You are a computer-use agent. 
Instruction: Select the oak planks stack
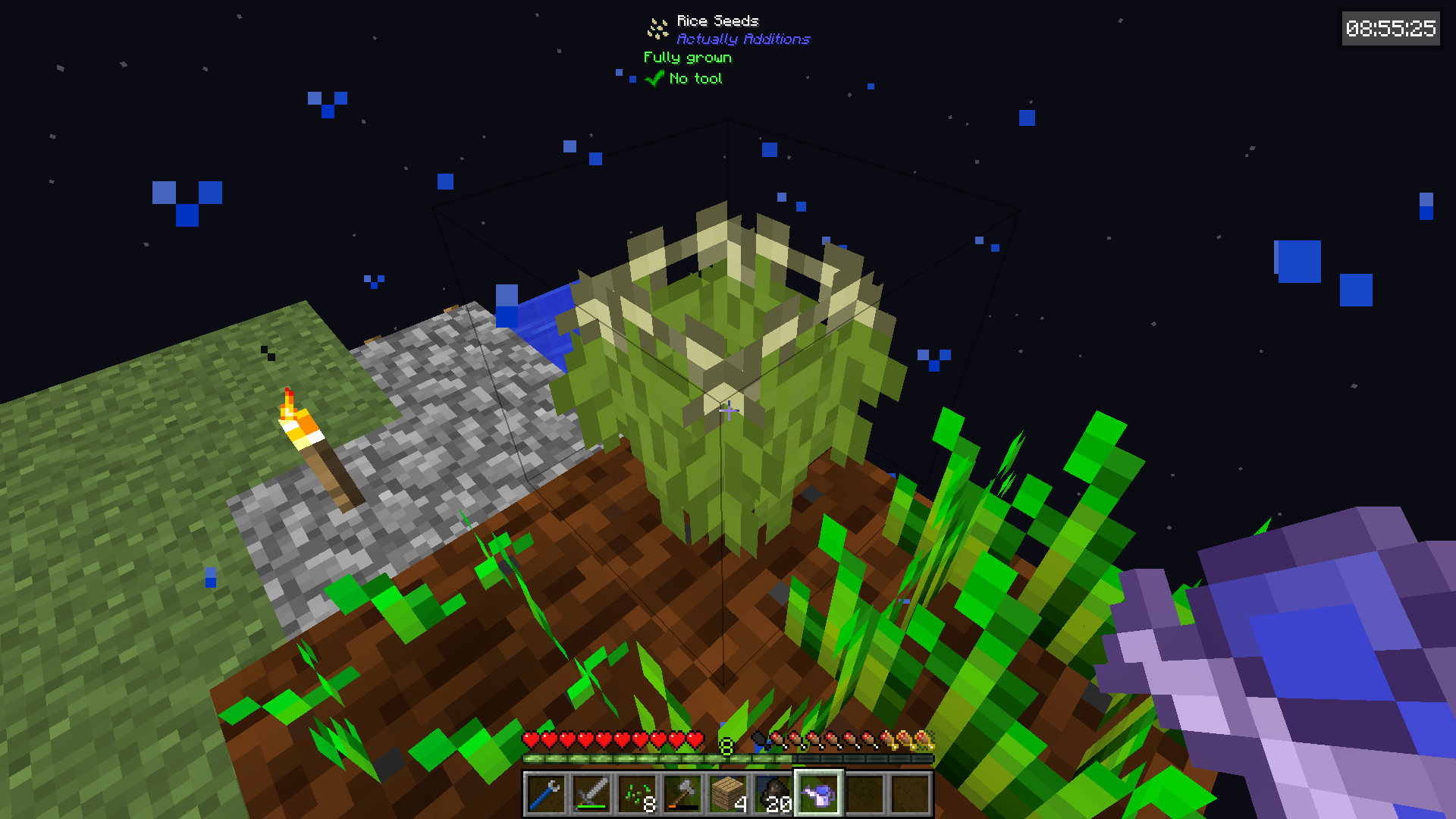(727, 794)
